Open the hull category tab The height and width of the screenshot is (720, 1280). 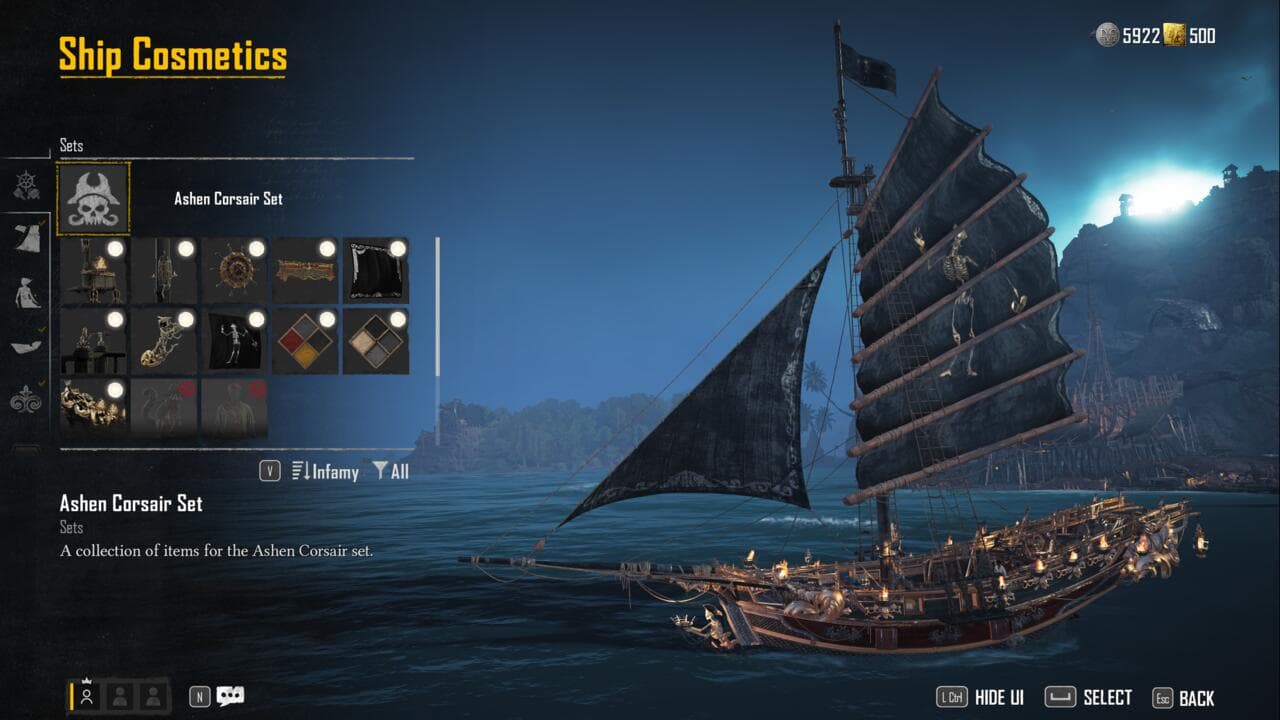point(26,346)
